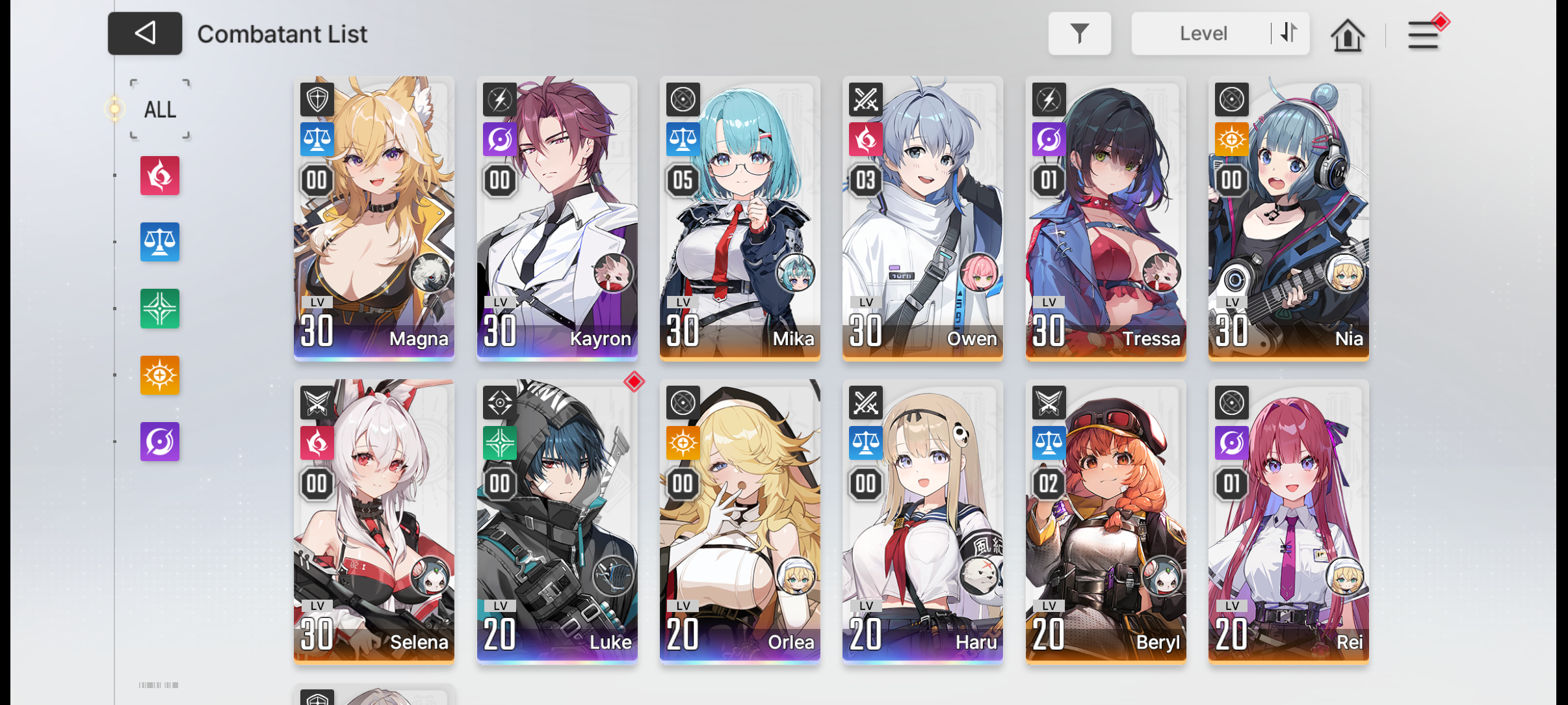Open the hamburger main menu

tap(1422, 35)
